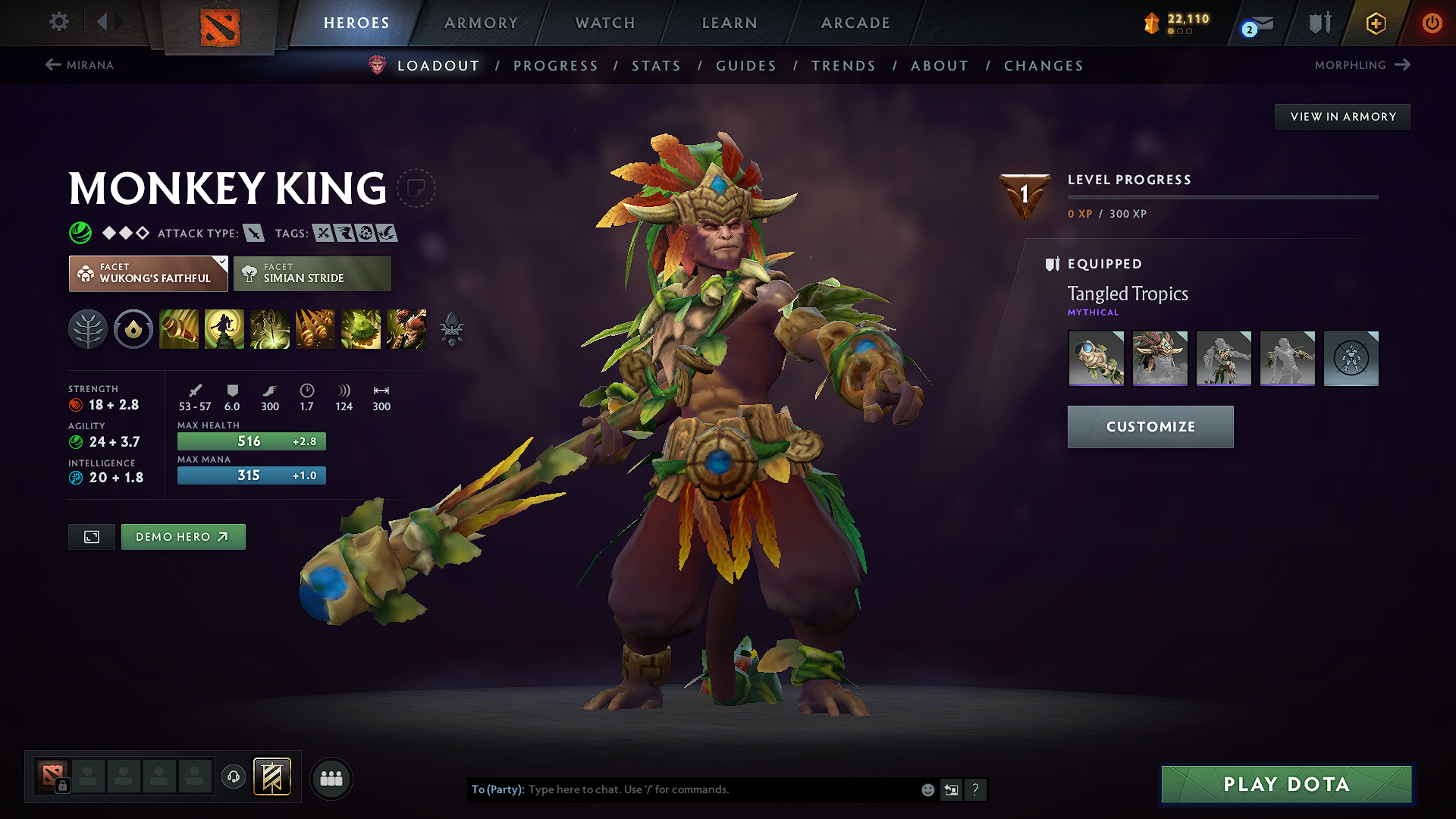Screen dimensions: 1456x819
Task: Open the screenshot sharing icon next to chat
Action: (x=951, y=789)
